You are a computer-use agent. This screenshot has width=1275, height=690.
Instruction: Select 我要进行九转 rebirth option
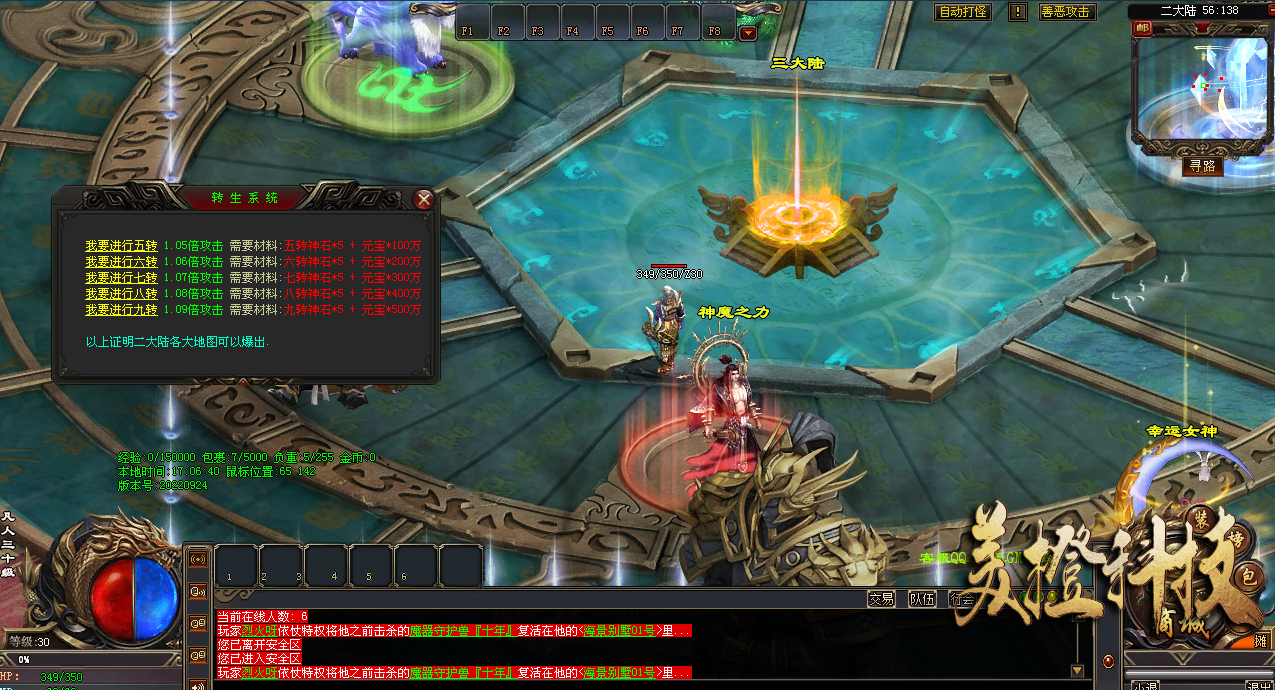(x=121, y=309)
